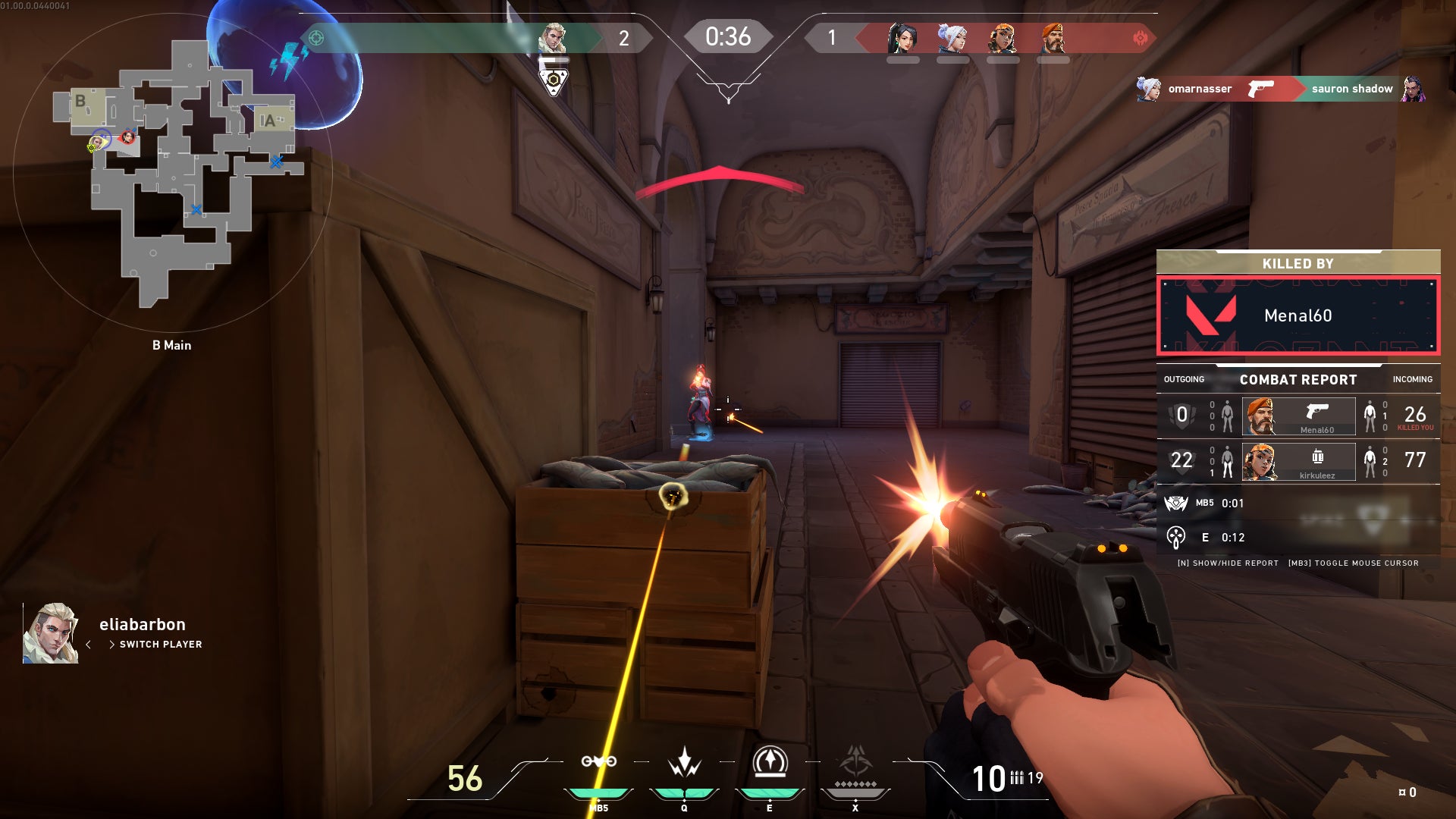Click the SWITCH PLAYER label
The image size is (1456, 819).
tap(161, 644)
